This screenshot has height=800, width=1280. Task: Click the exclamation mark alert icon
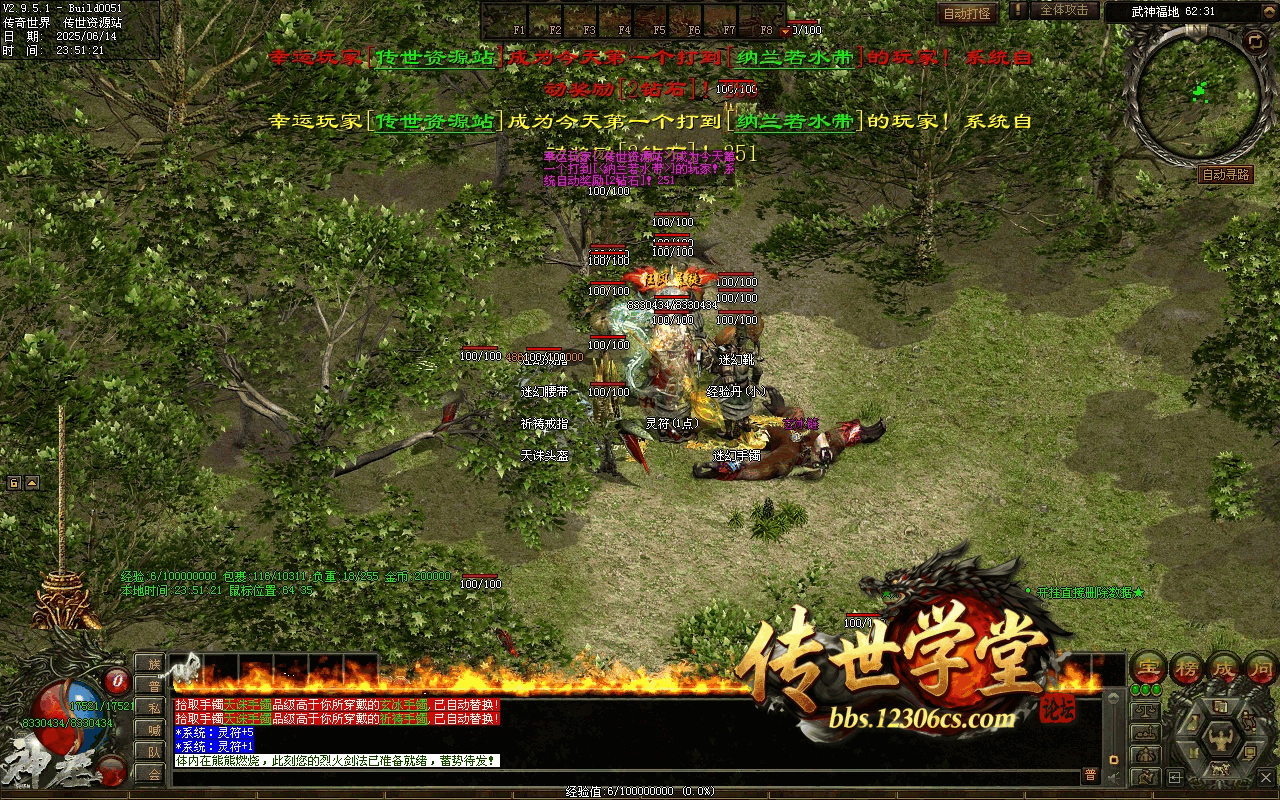[1018, 10]
